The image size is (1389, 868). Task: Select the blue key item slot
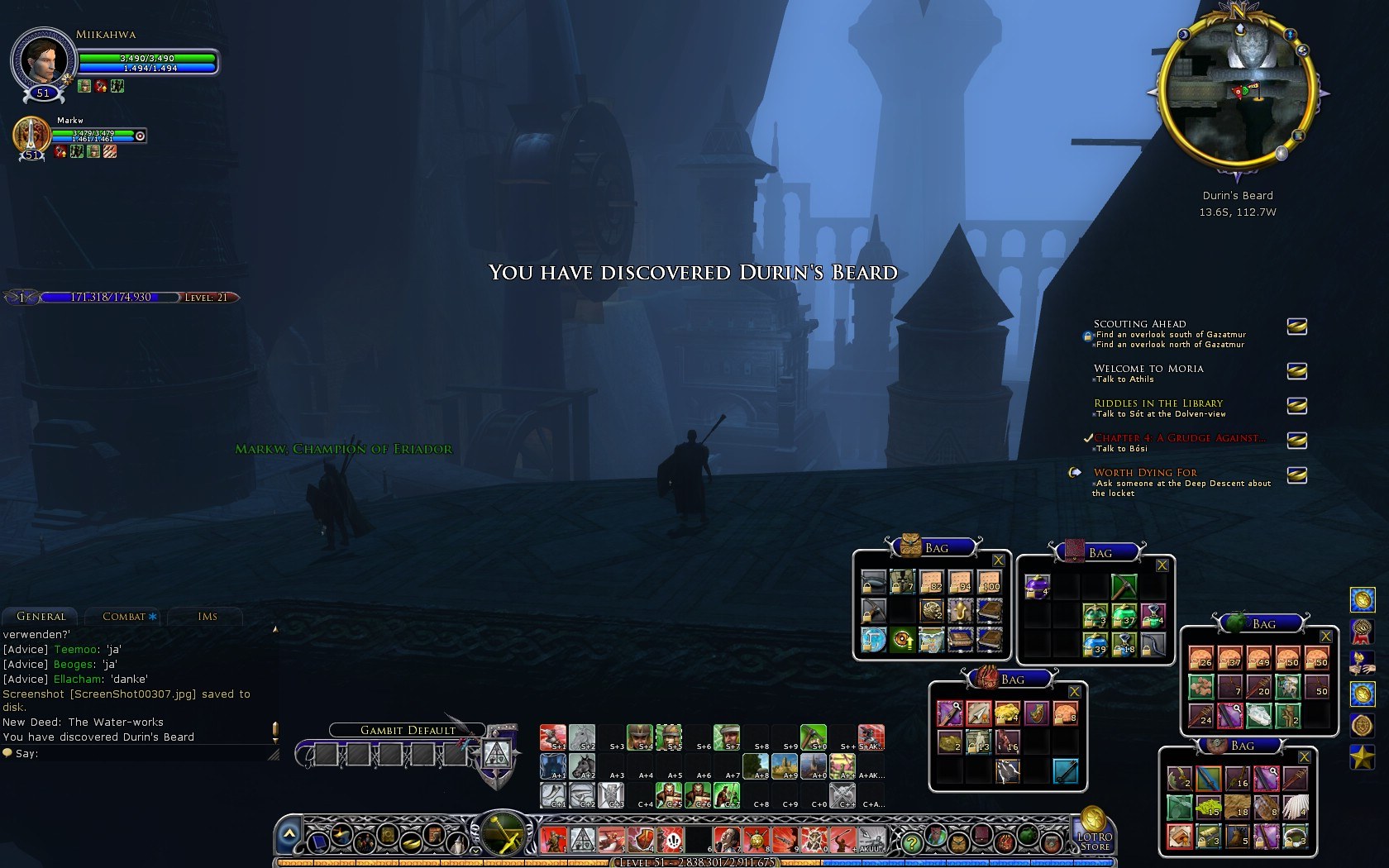(x=1065, y=771)
